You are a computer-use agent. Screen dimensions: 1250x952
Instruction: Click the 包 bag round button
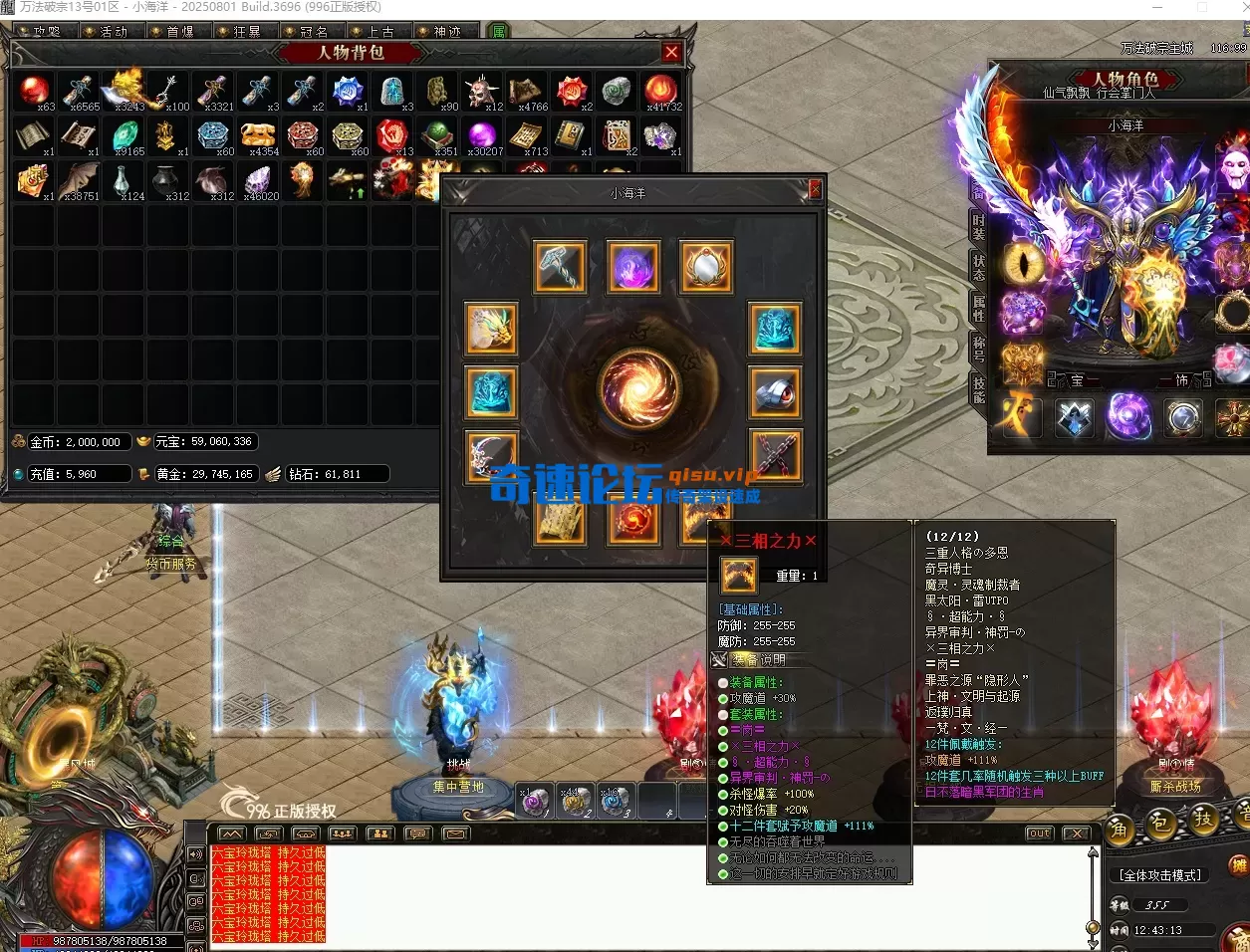tap(1160, 824)
